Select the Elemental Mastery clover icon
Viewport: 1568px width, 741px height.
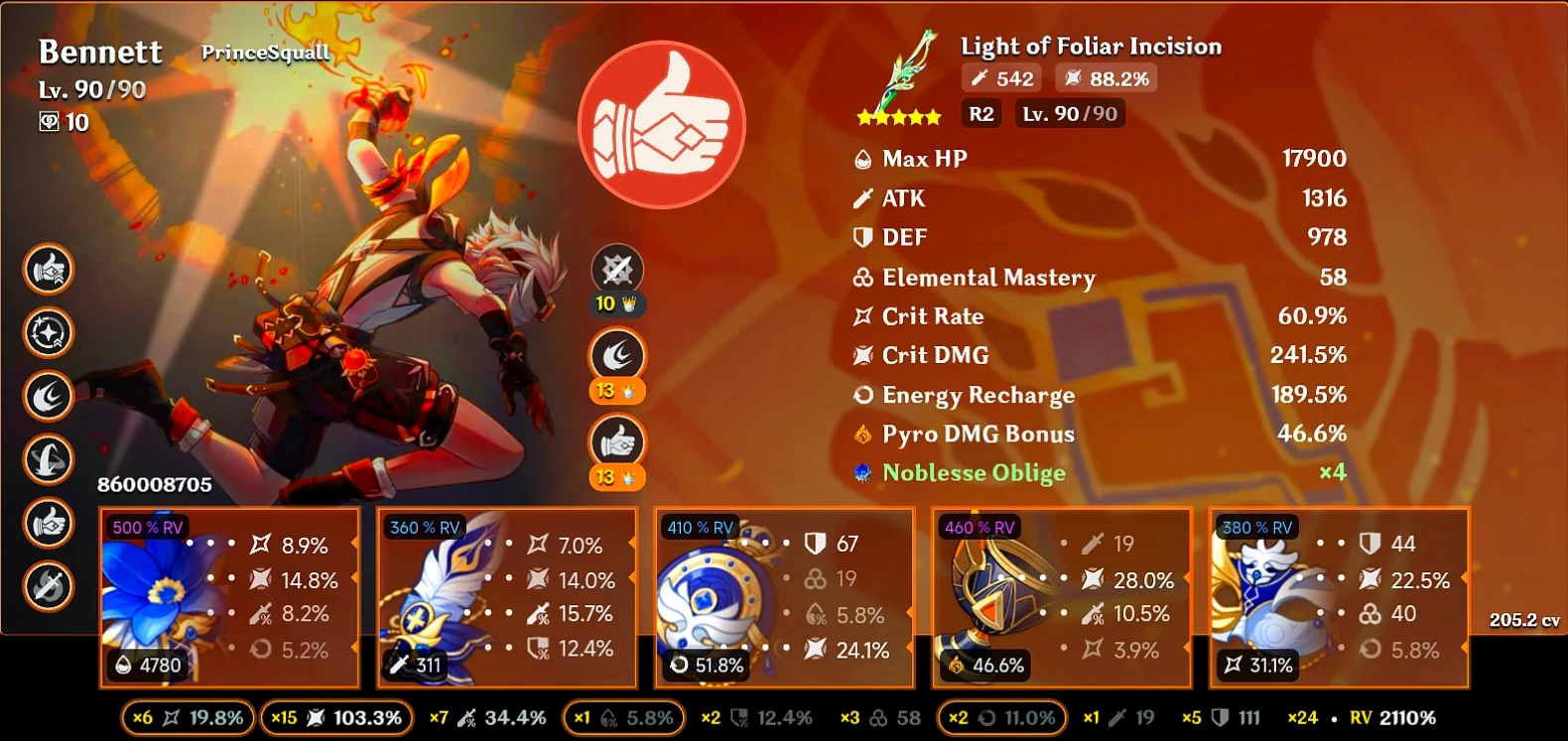coord(860,278)
